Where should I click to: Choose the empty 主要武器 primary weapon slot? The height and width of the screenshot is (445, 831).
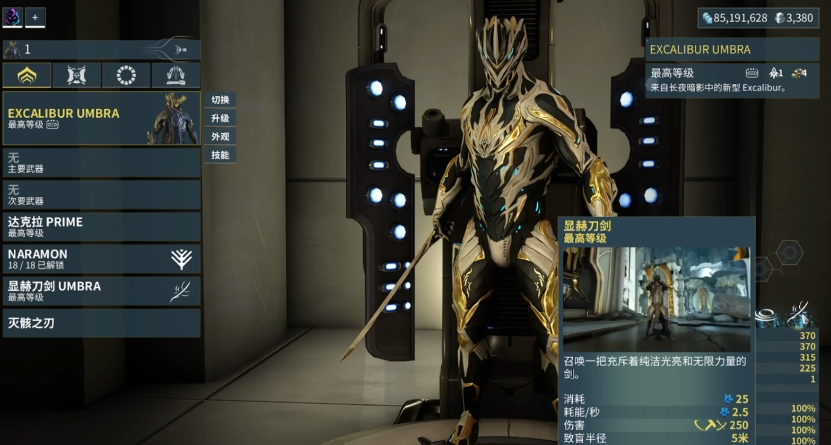101,163
